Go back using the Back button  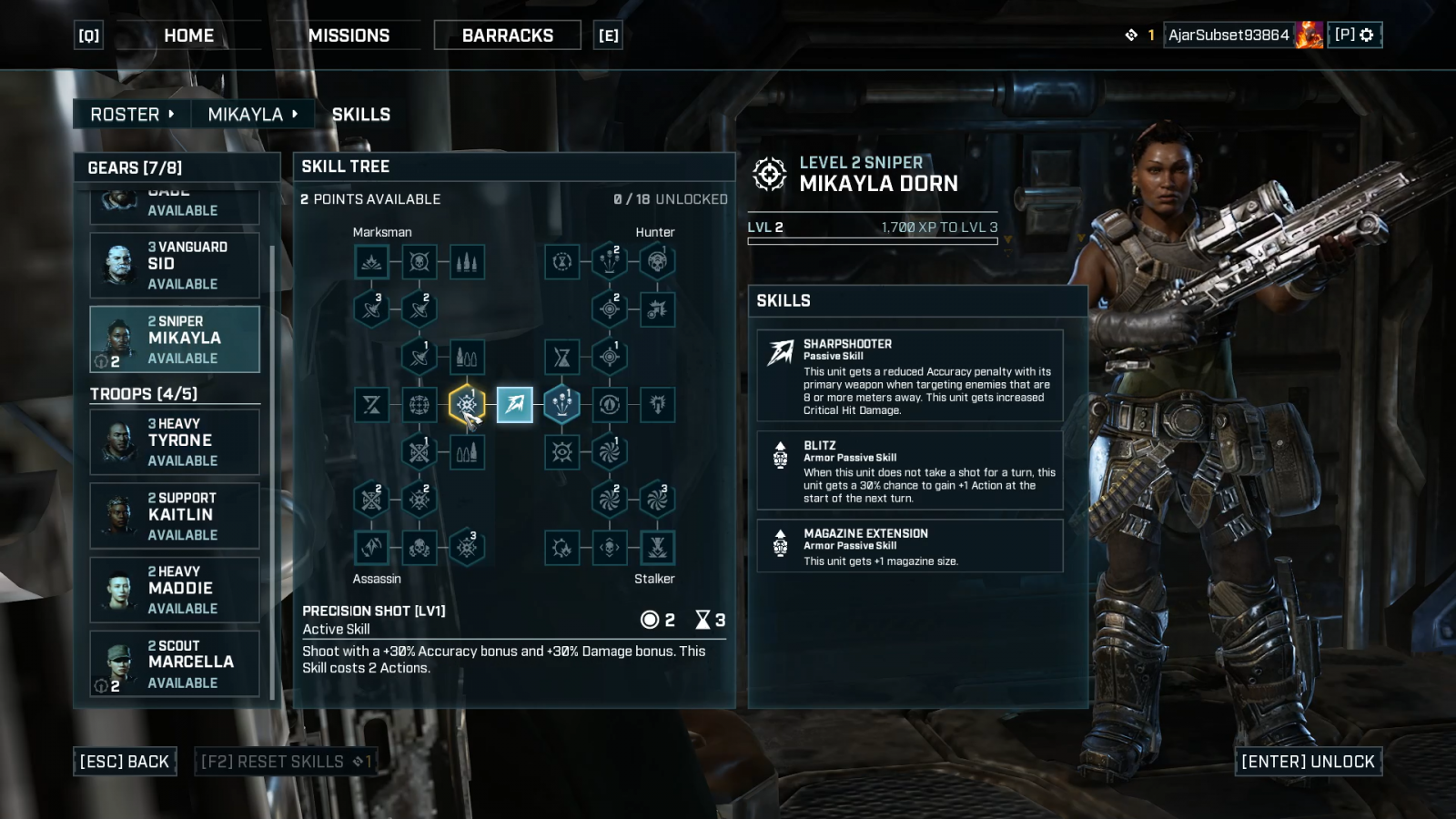click(125, 762)
